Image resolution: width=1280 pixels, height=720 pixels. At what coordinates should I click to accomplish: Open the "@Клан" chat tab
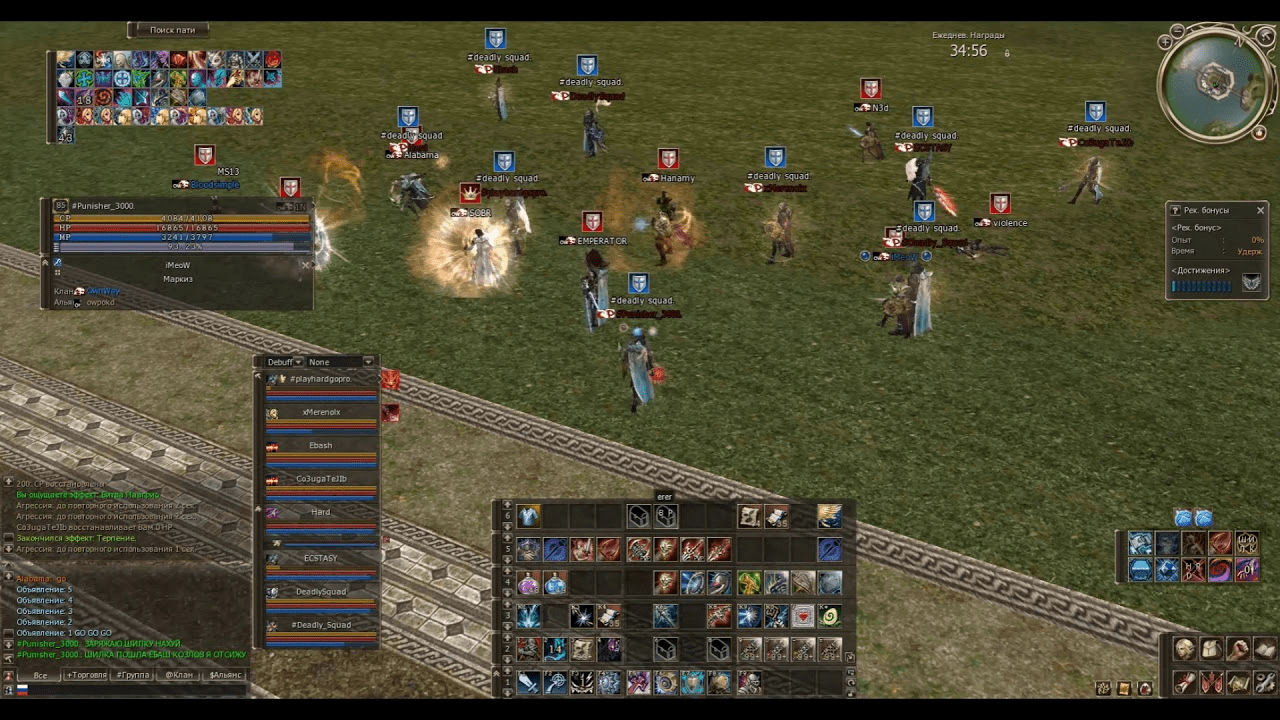tap(179, 676)
